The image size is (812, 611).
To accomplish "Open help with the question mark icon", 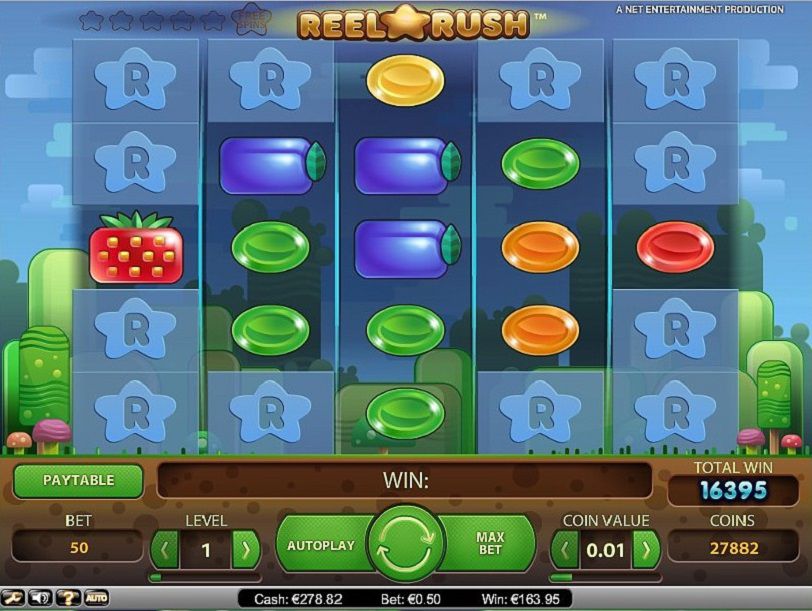I will click(x=68, y=598).
